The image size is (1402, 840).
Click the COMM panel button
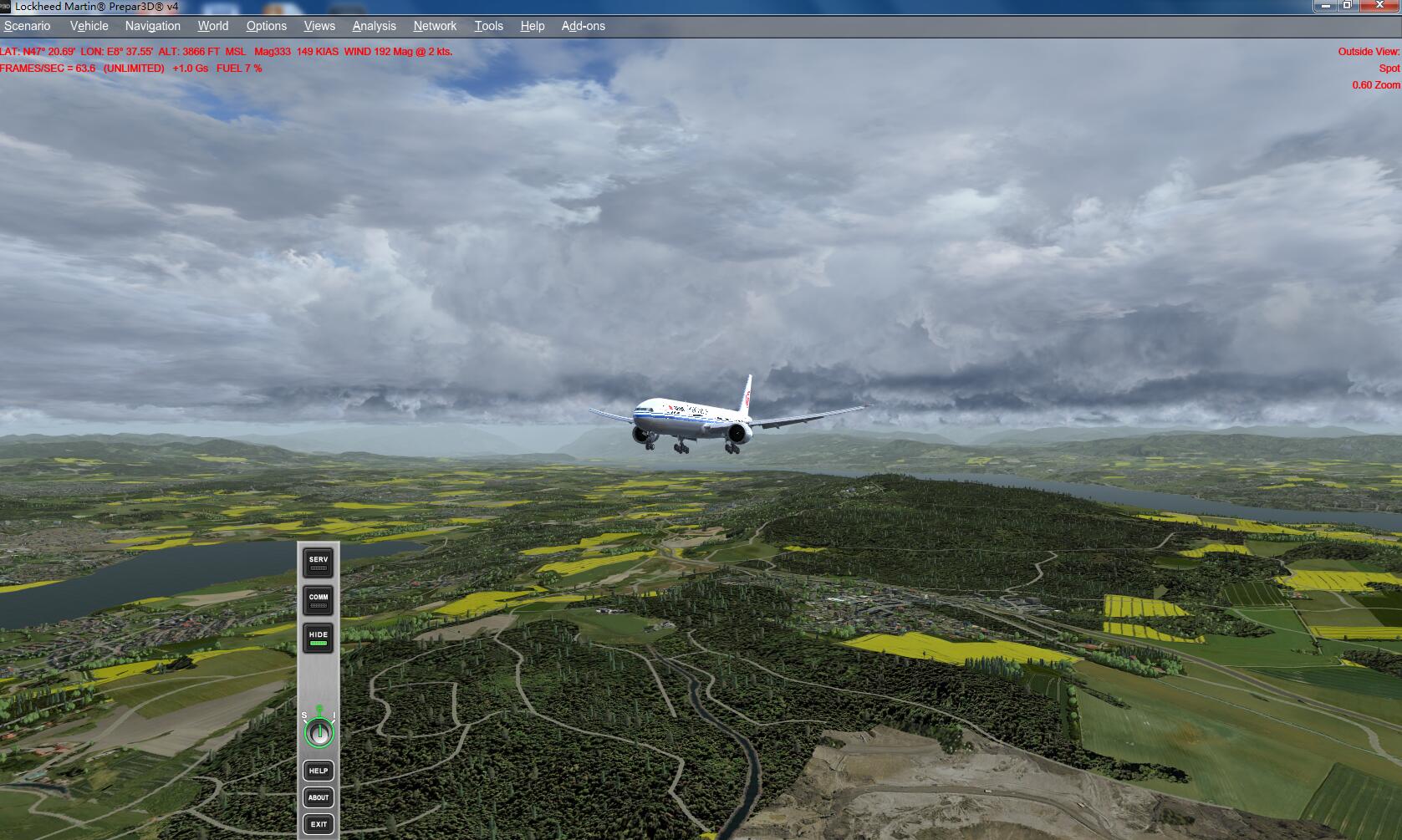coord(319,600)
